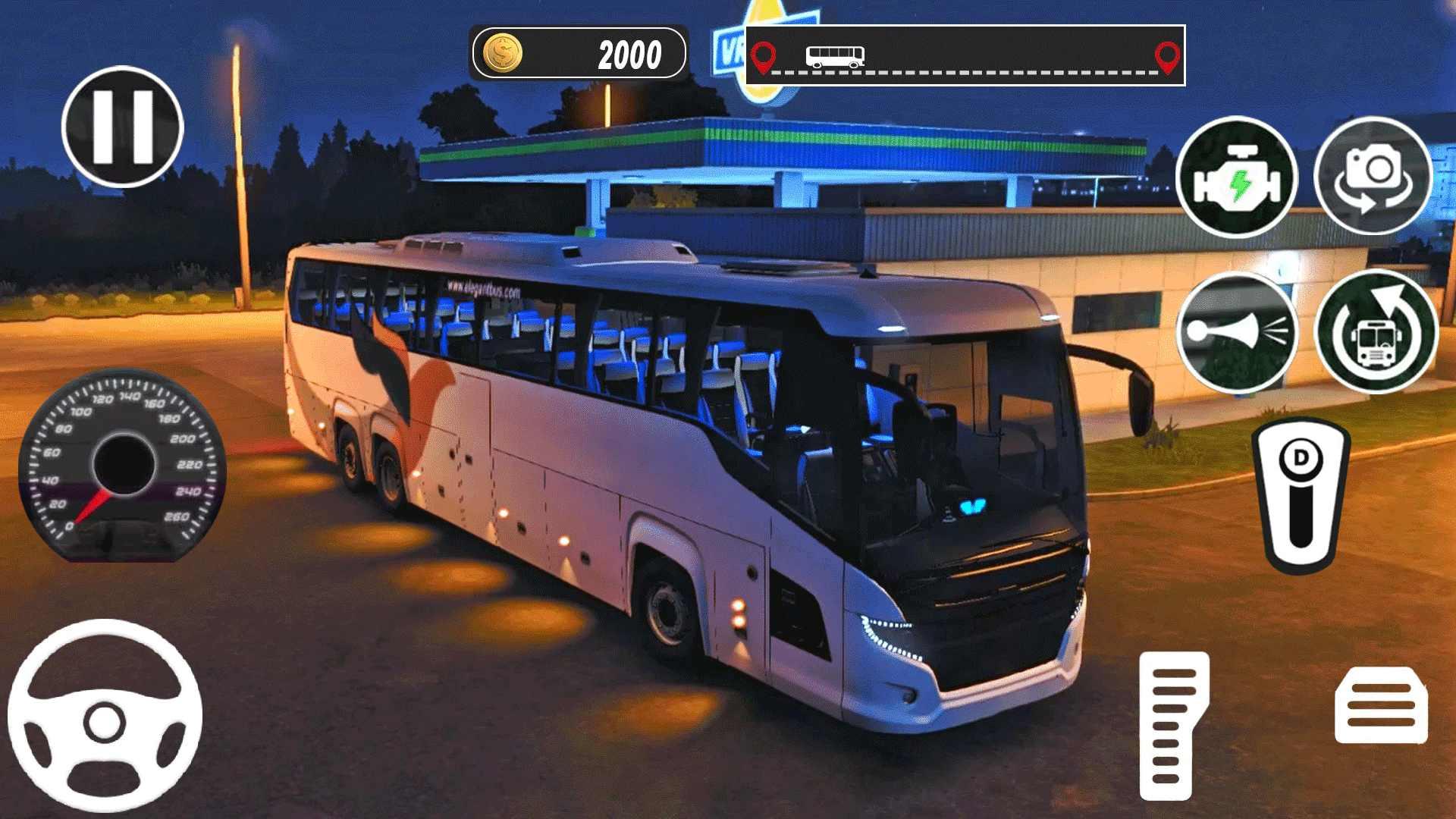The image size is (1456, 819).
Task: Tap the coin balance display
Action: coord(579,53)
